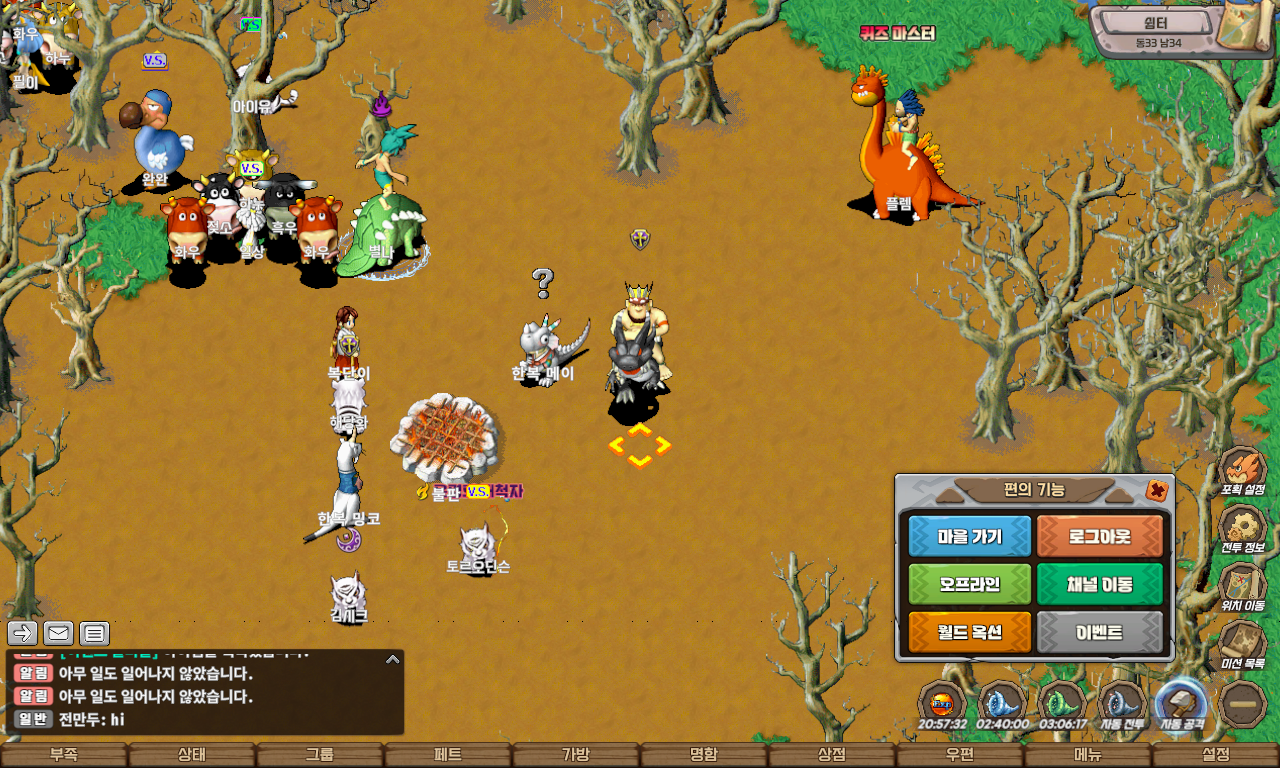Toggle 자동 공격 auto attack

tap(1181, 703)
